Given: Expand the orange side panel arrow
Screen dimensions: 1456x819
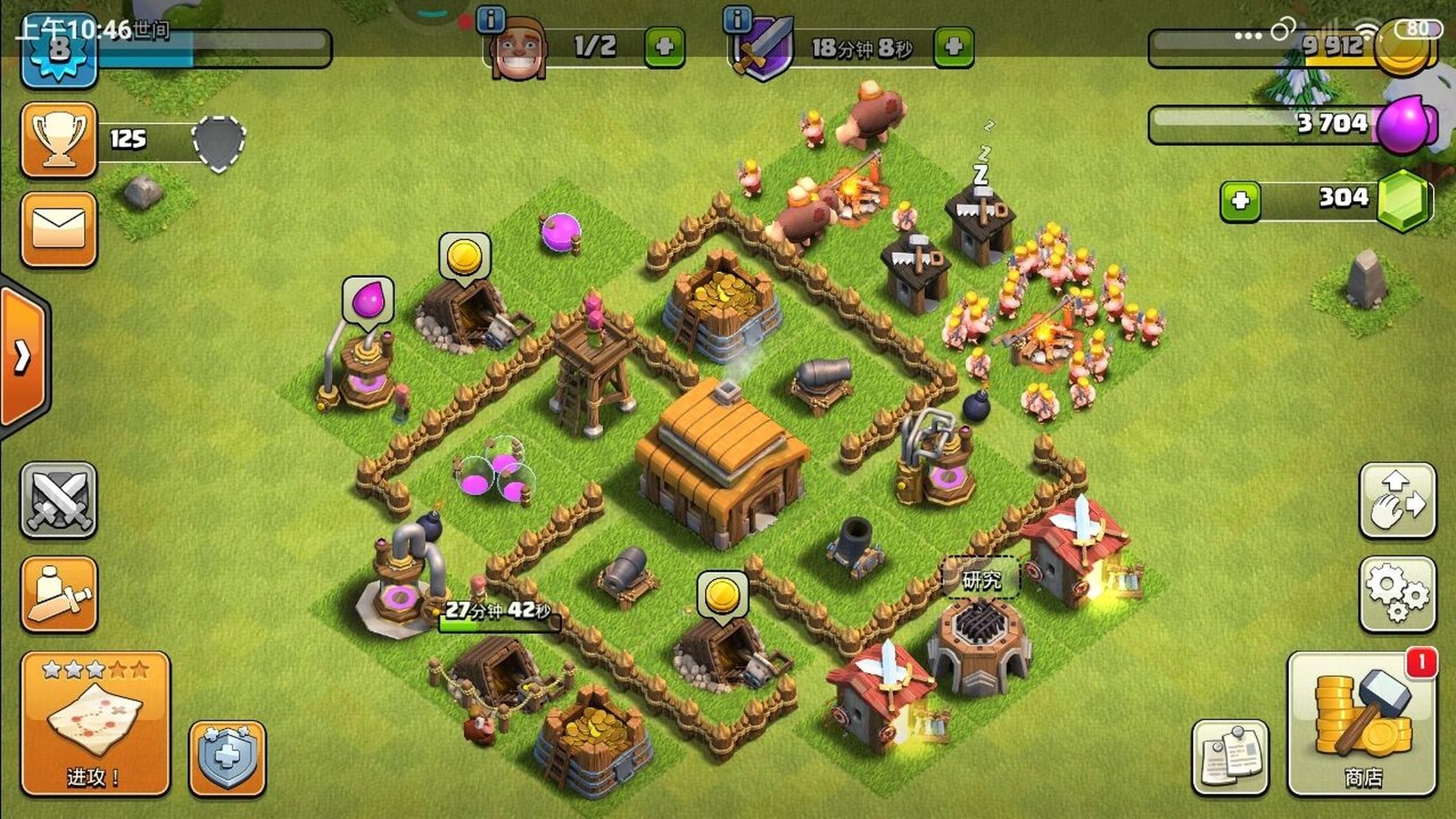Looking at the screenshot, I should click(x=23, y=356).
